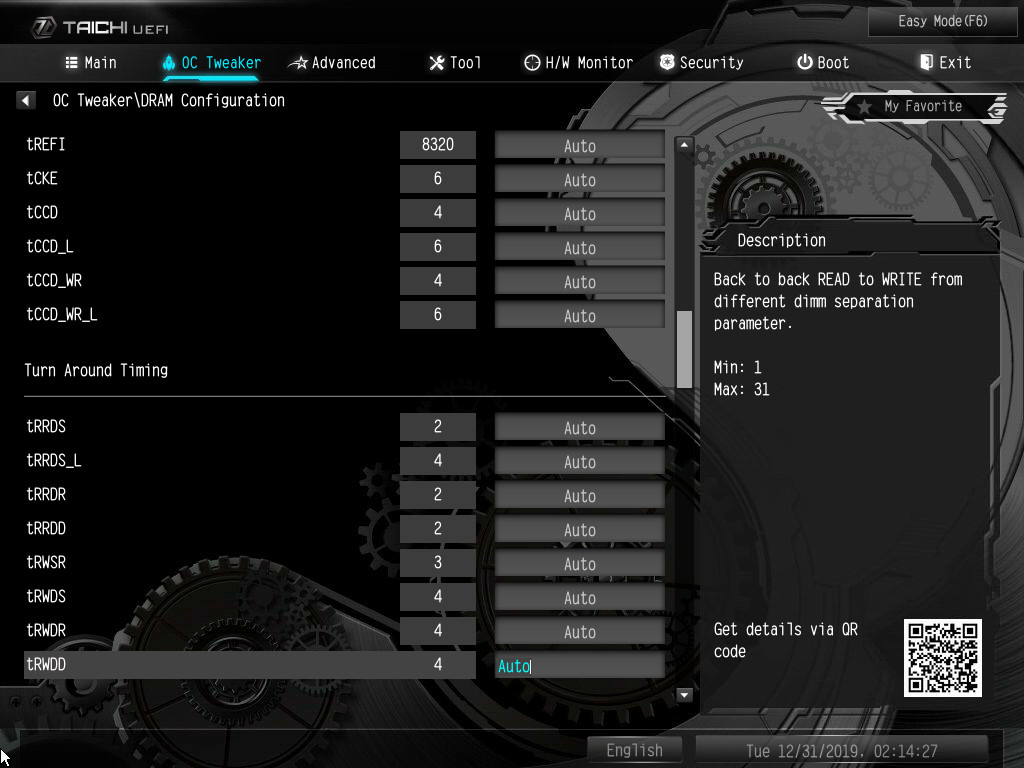Go to the Advanced tab
Image resolution: width=1024 pixels, height=768 pixels.
tap(332, 62)
